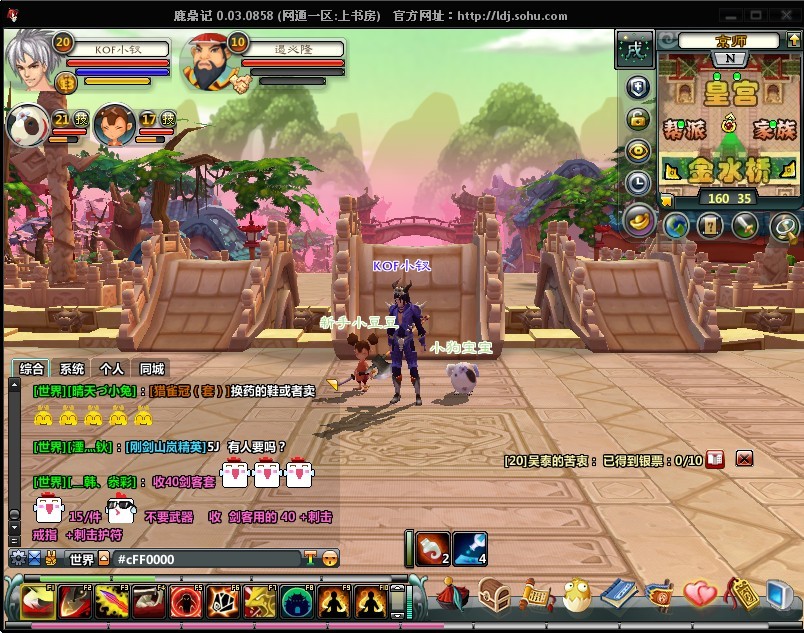Open the chat emoticon picker

tap(330, 559)
